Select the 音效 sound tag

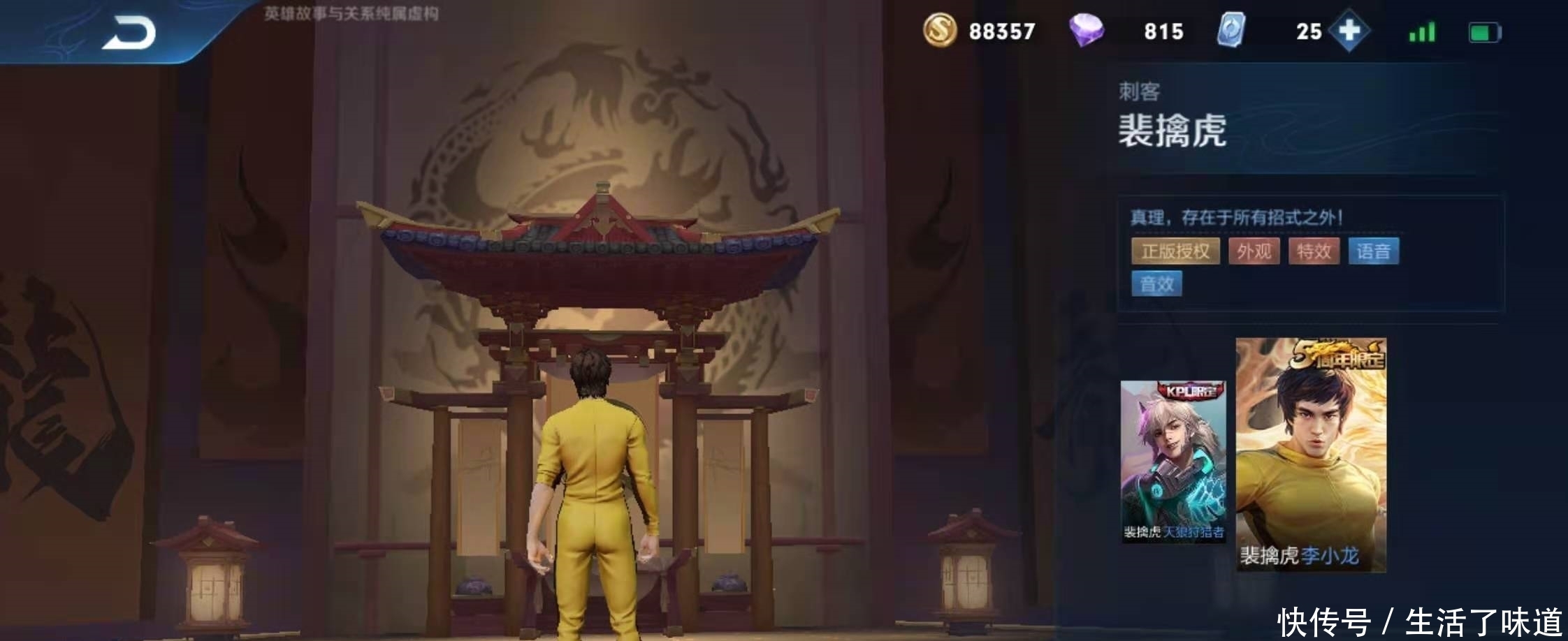pyautogui.click(x=1156, y=283)
